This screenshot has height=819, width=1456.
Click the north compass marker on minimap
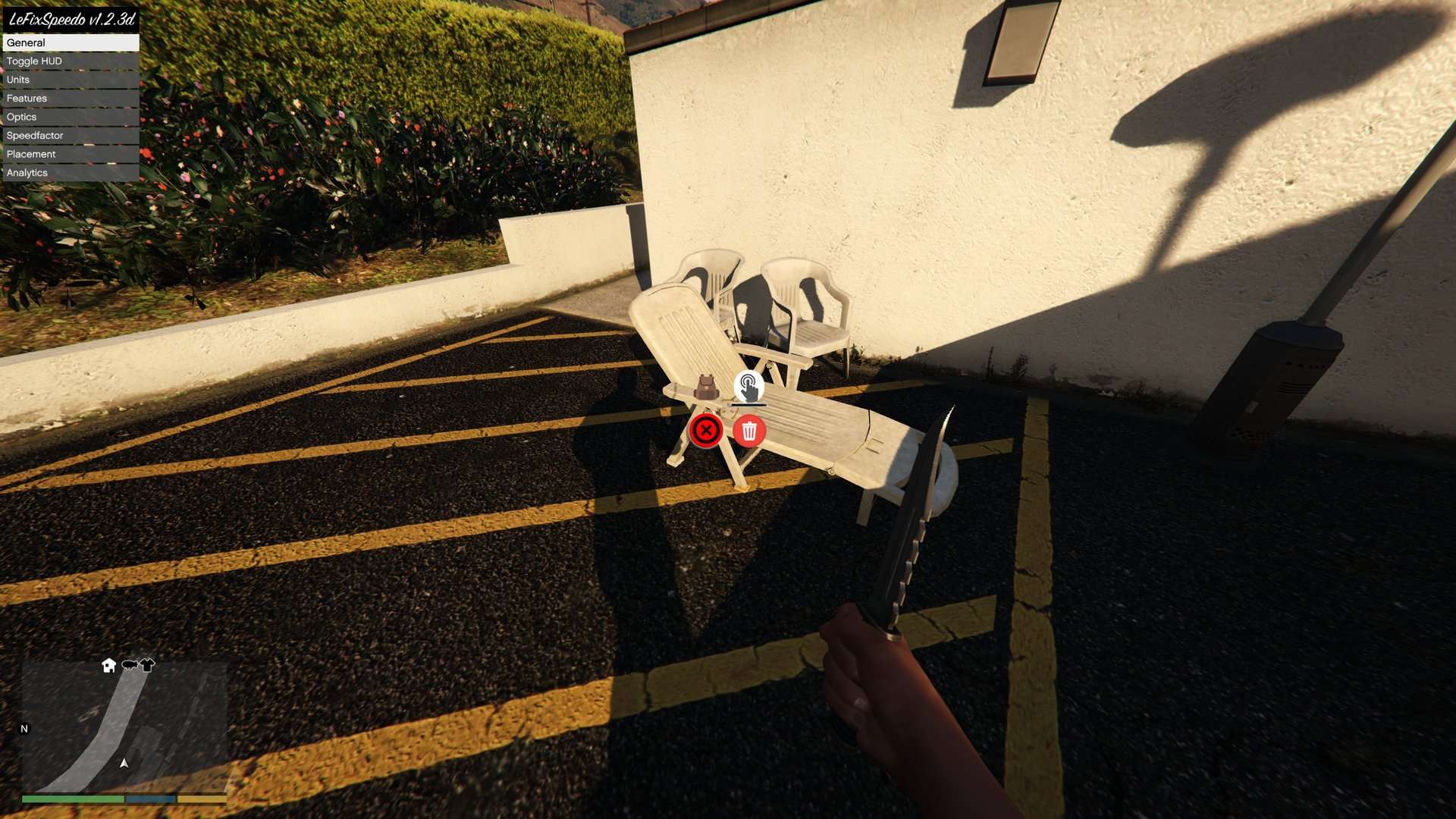point(24,729)
